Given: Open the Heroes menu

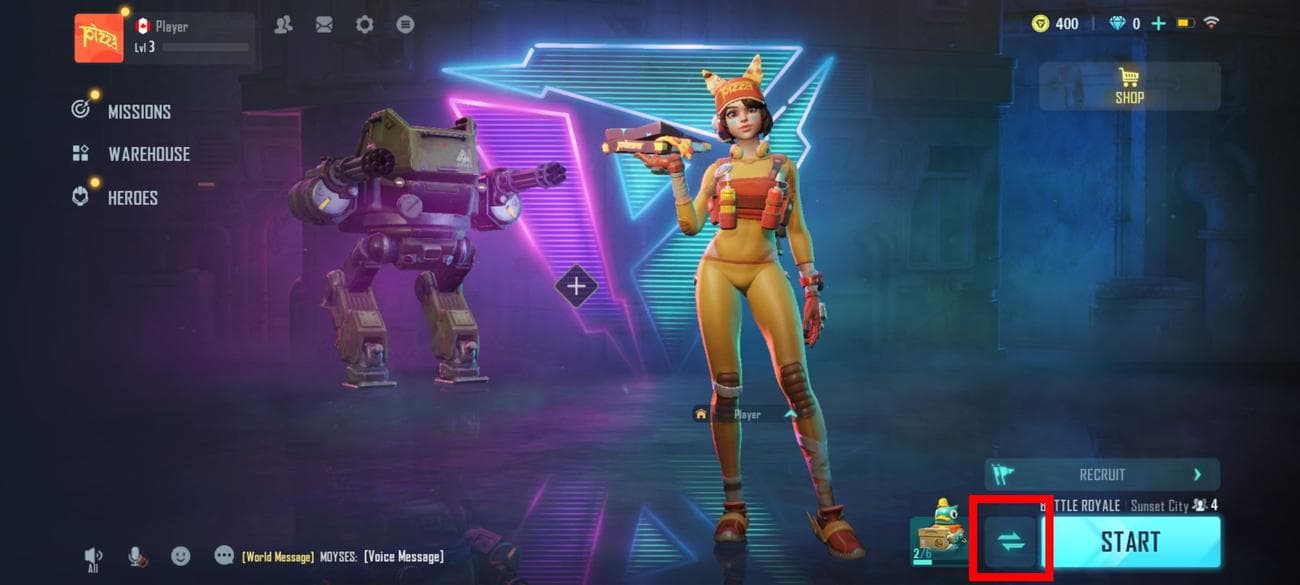Looking at the screenshot, I should (132, 198).
